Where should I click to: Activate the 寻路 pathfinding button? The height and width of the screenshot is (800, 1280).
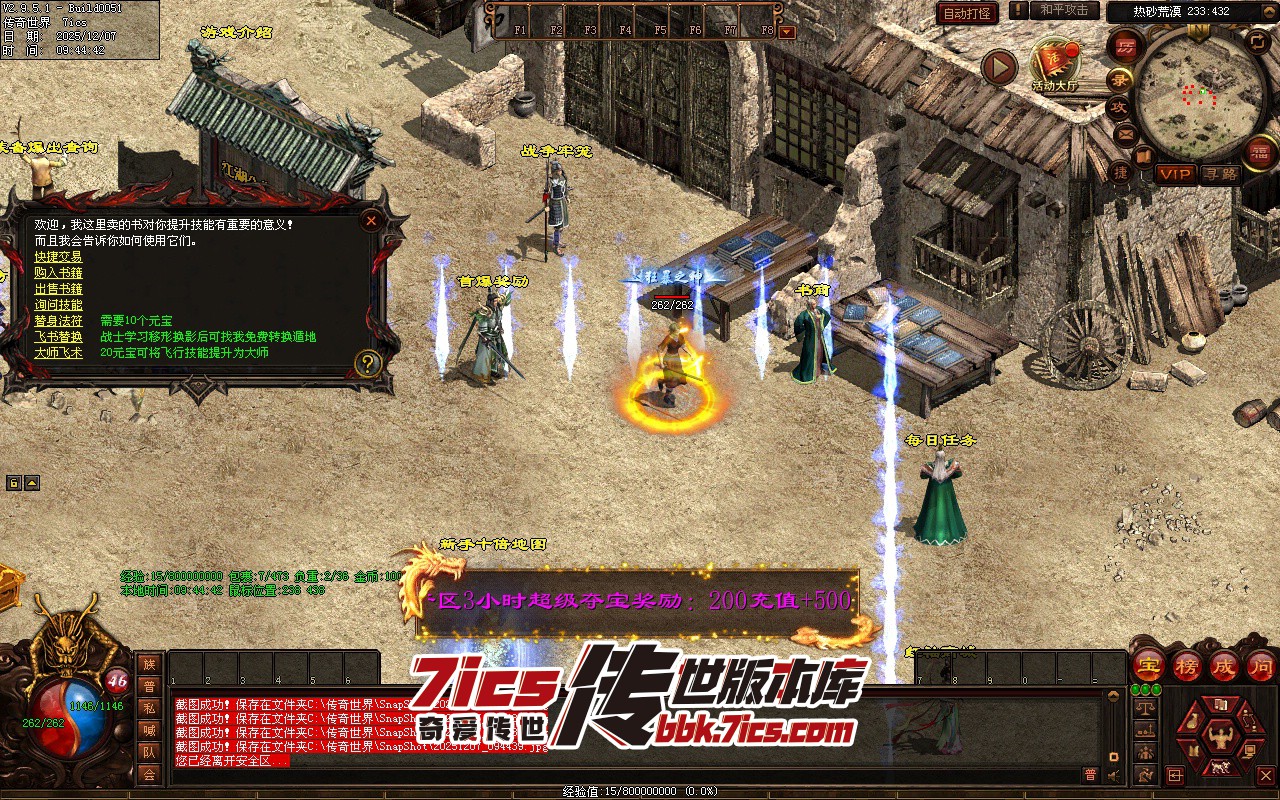[1220, 174]
